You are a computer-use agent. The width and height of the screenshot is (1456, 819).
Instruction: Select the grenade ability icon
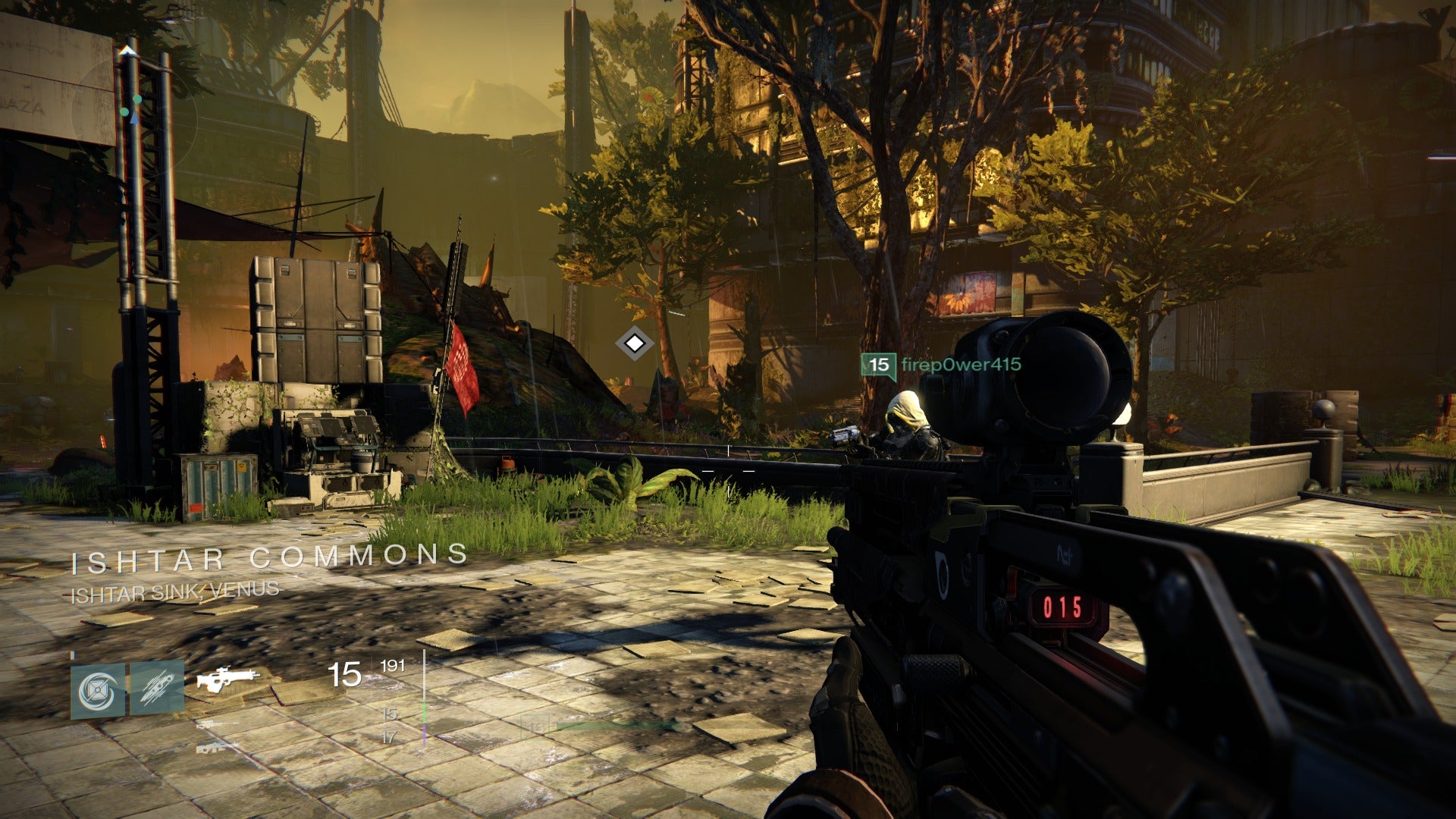(98, 689)
